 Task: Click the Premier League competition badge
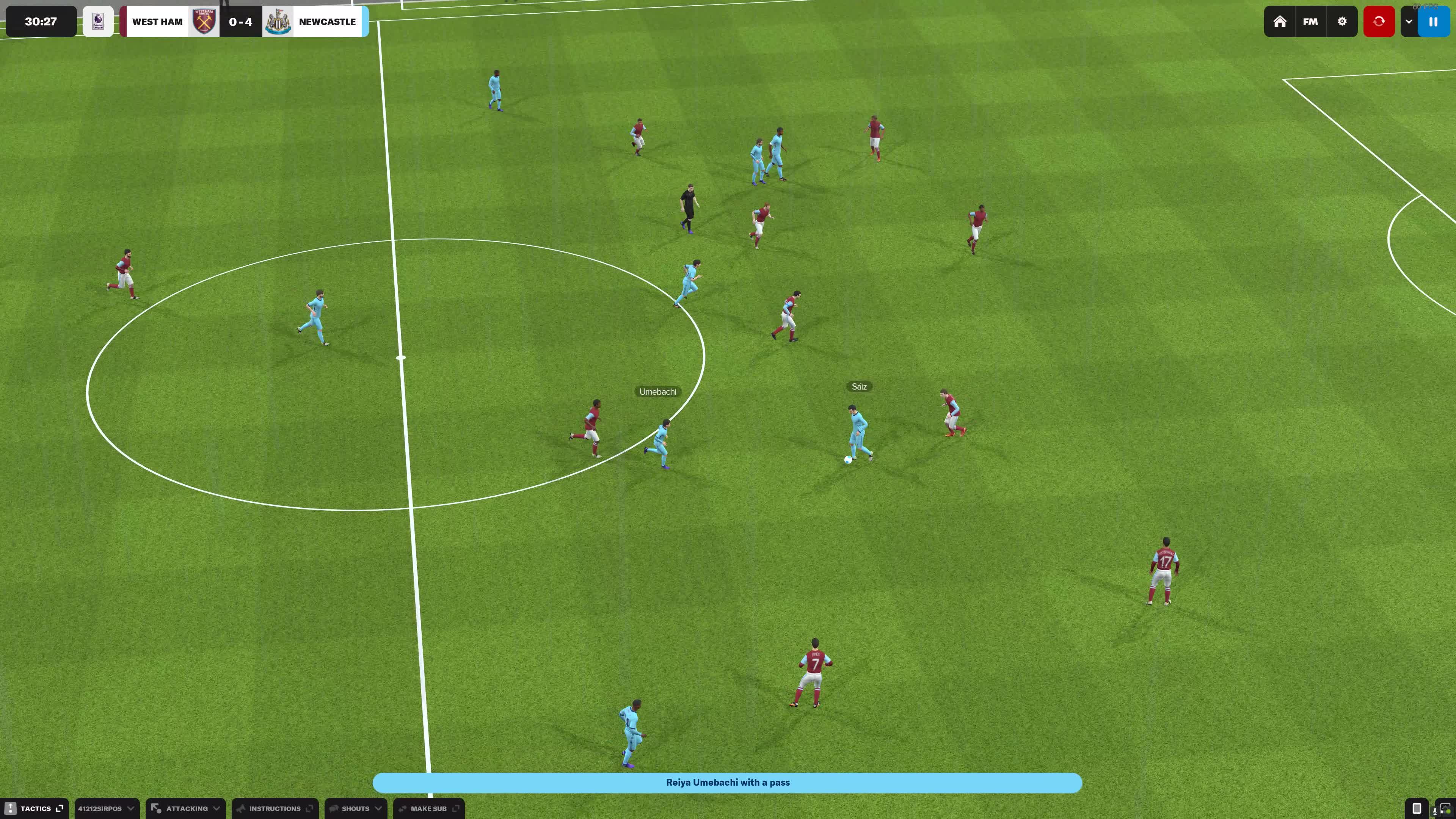coord(98,22)
